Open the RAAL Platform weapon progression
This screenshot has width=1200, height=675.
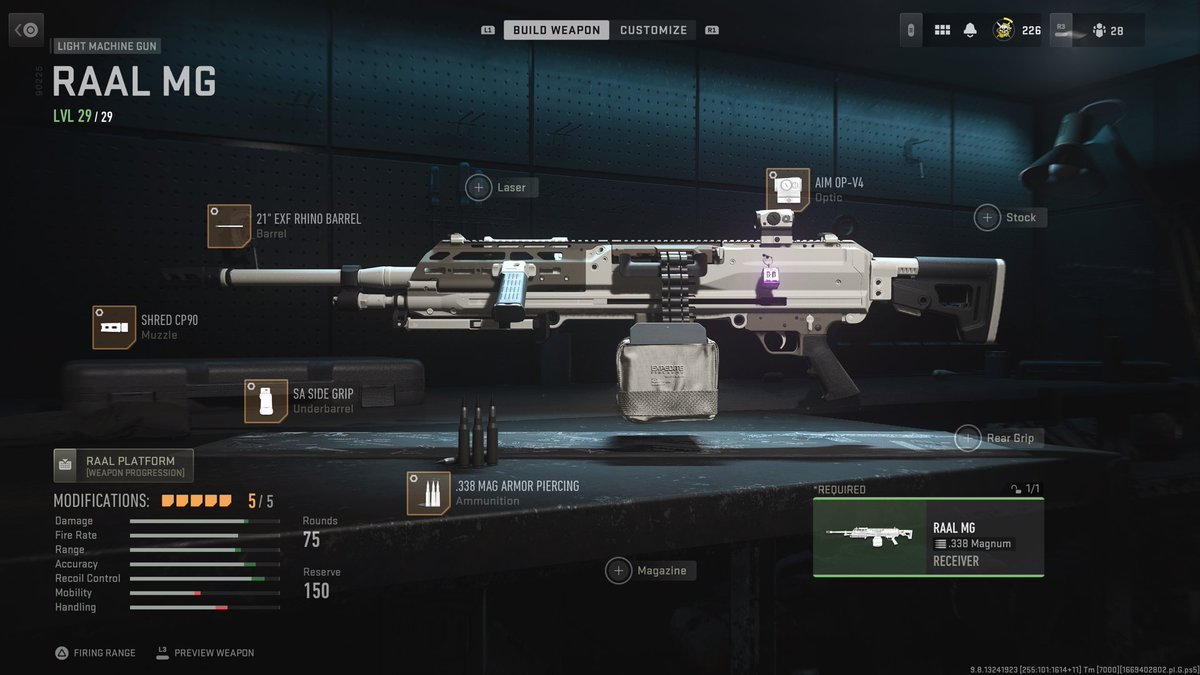click(123, 465)
